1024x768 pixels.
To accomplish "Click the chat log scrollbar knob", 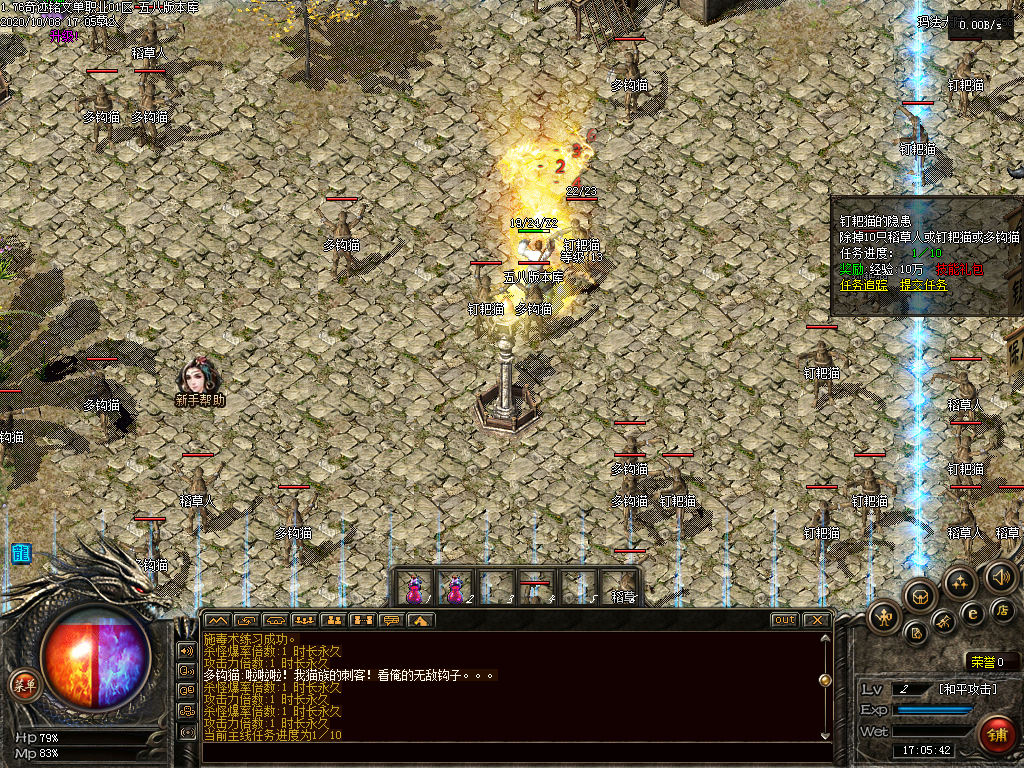I will point(825,680).
